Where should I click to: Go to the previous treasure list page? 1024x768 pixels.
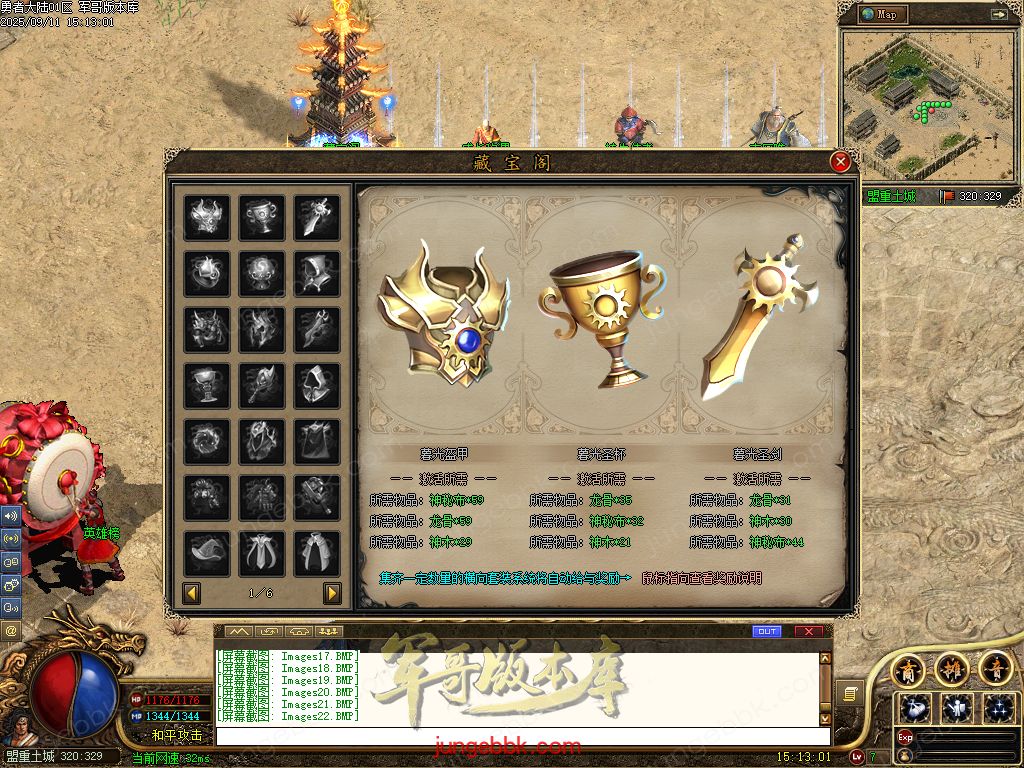(192, 593)
